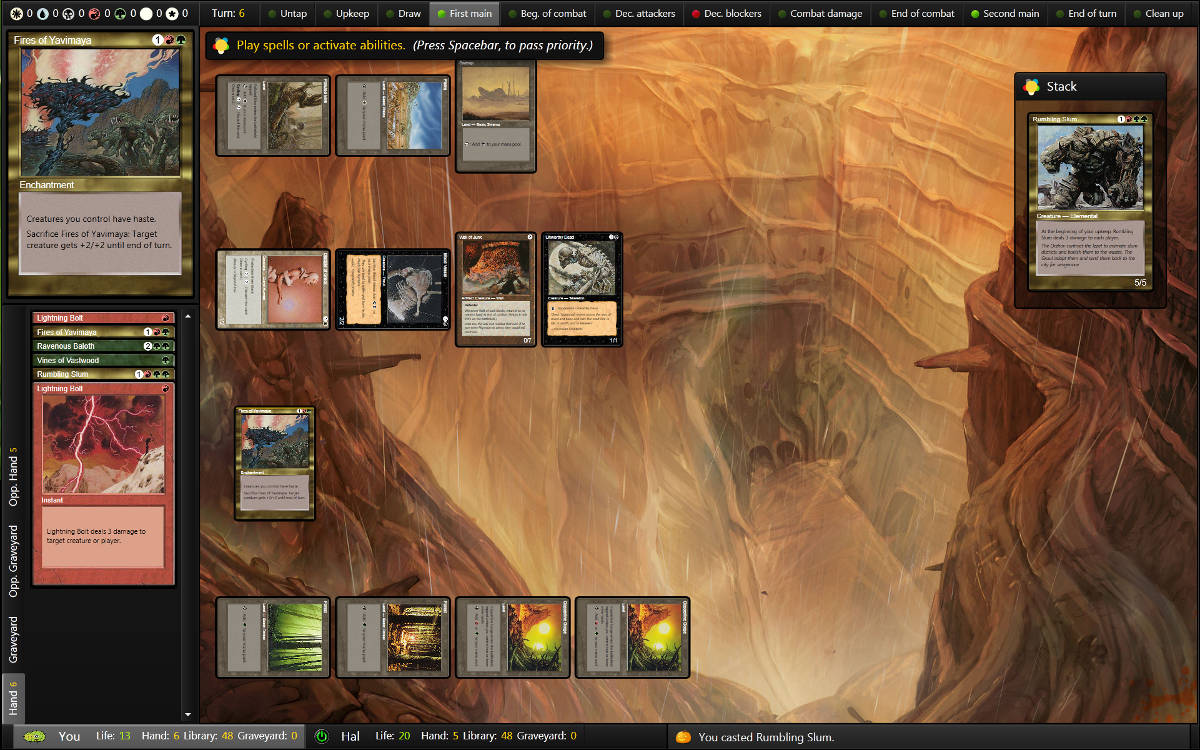Select the End of turn phase
Image resolution: width=1200 pixels, height=750 pixels.
(x=1084, y=14)
